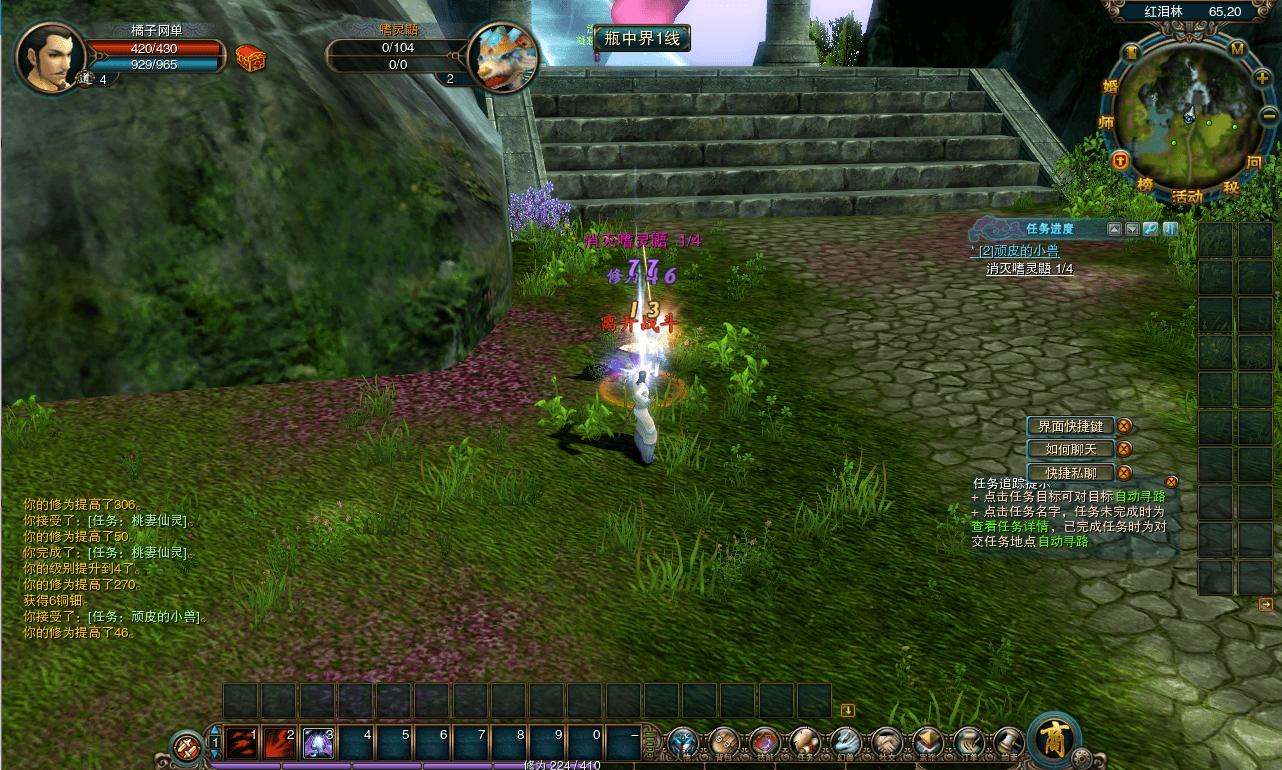Click the gold 商 shop button
This screenshot has height=770, width=1282.
coord(1053,739)
